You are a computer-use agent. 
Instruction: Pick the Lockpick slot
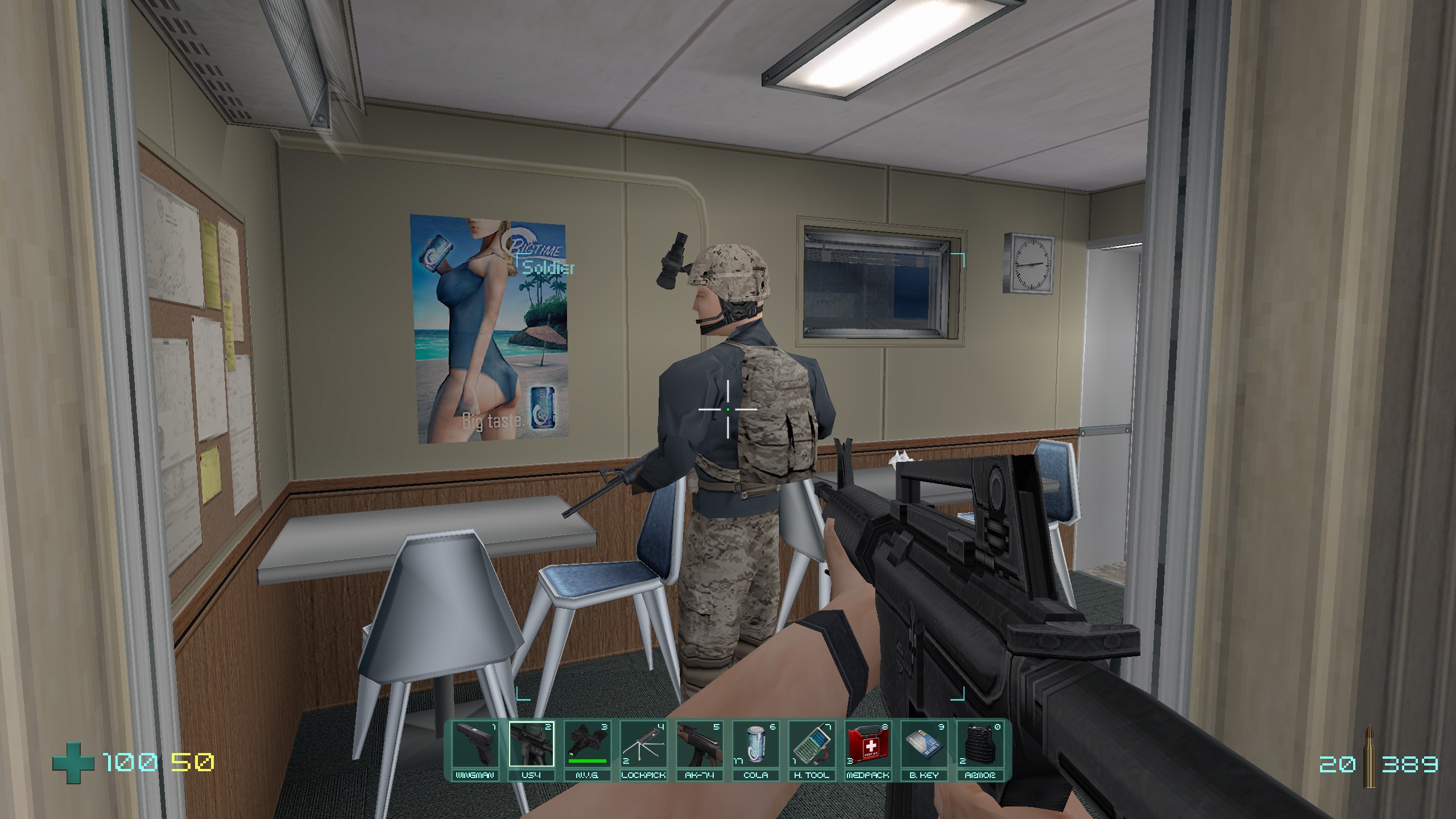click(x=643, y=746)
